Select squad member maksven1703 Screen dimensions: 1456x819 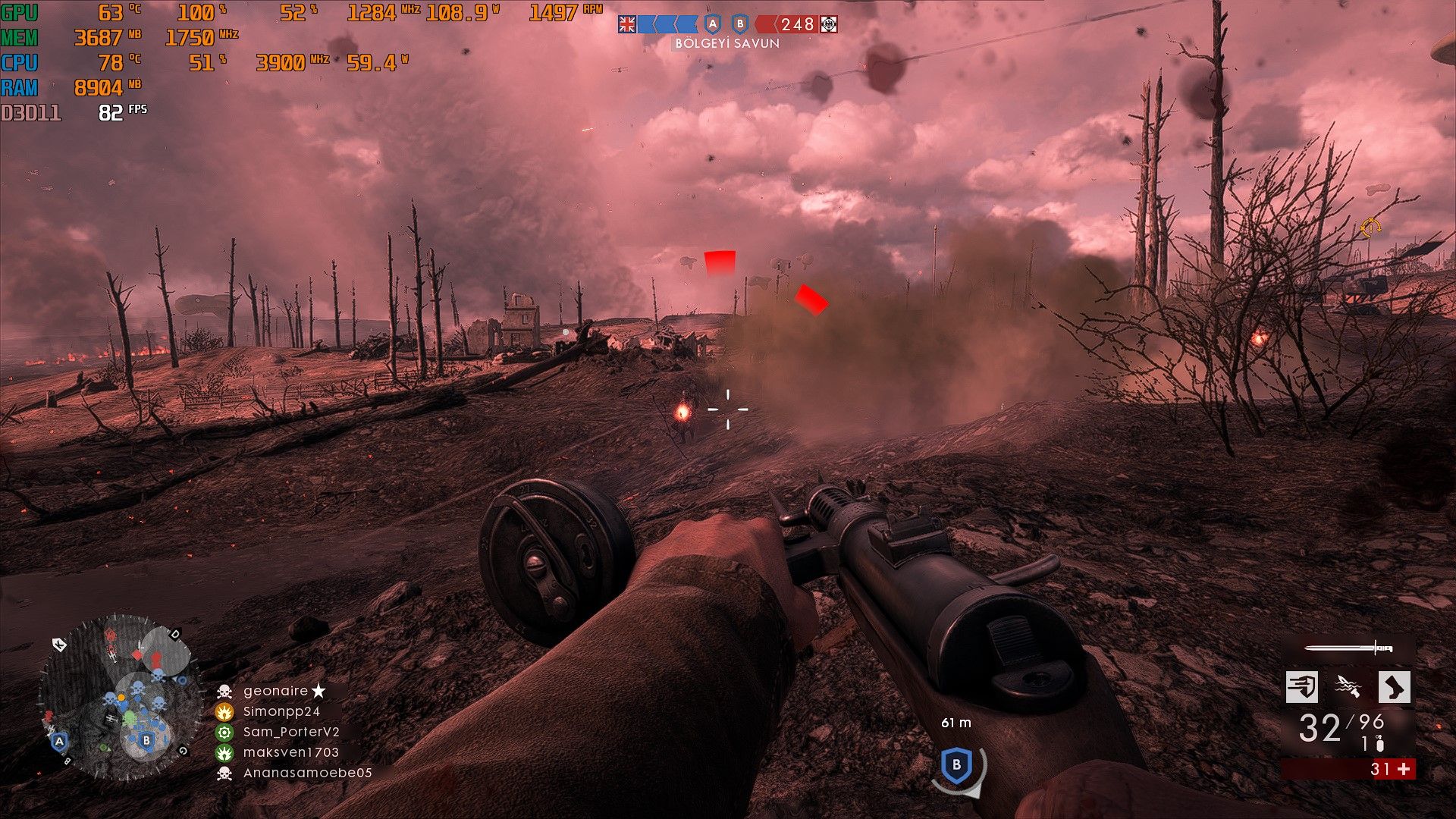[x=290, y=752]
